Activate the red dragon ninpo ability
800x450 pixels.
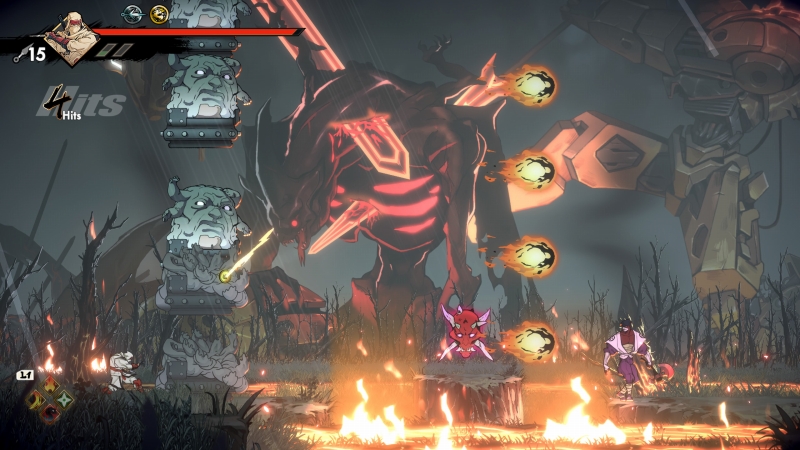point(50,414)
